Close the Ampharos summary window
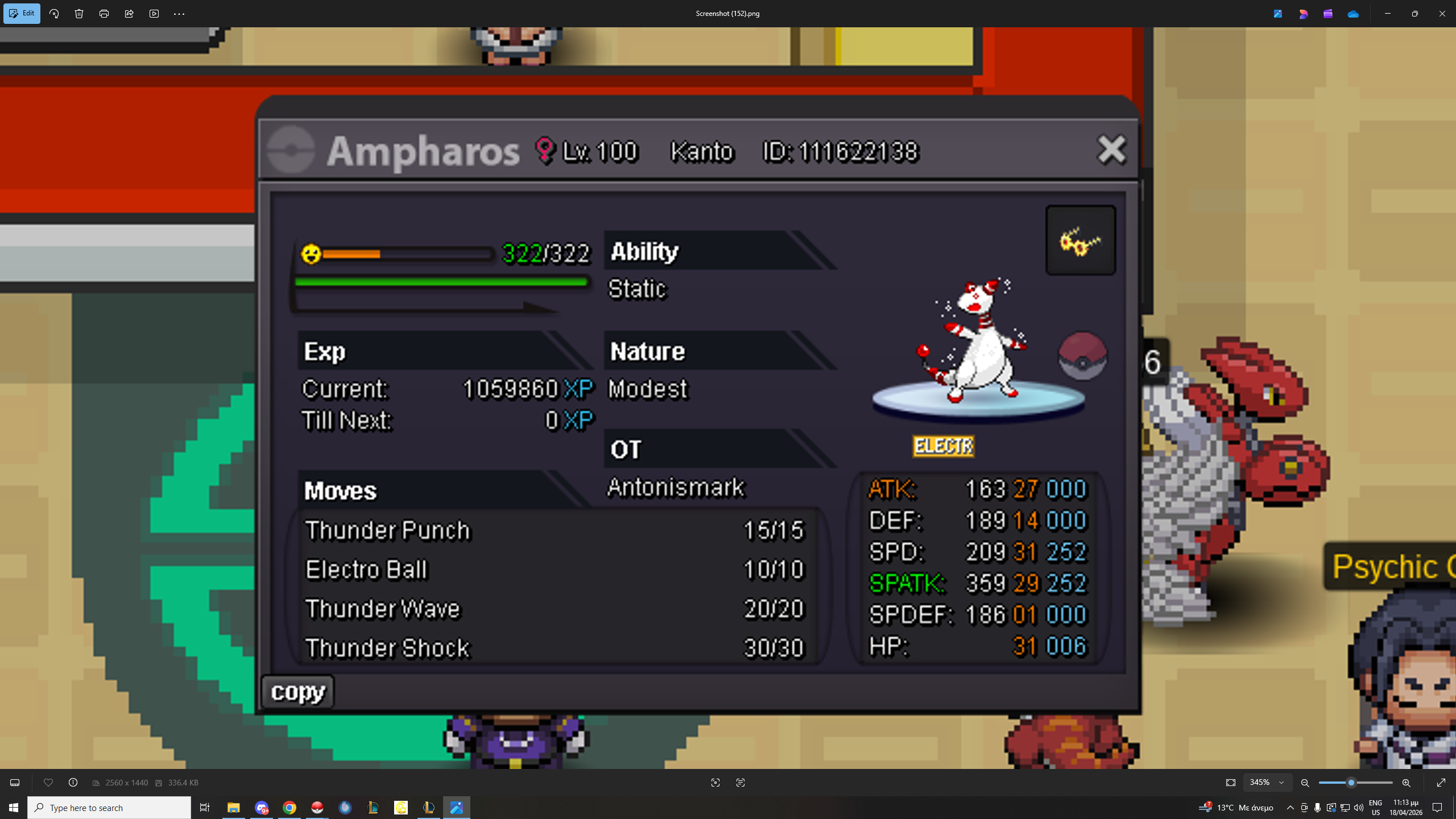Image resolution: width=1456 pixels, height=819 pixels. tap(1111, 150)
